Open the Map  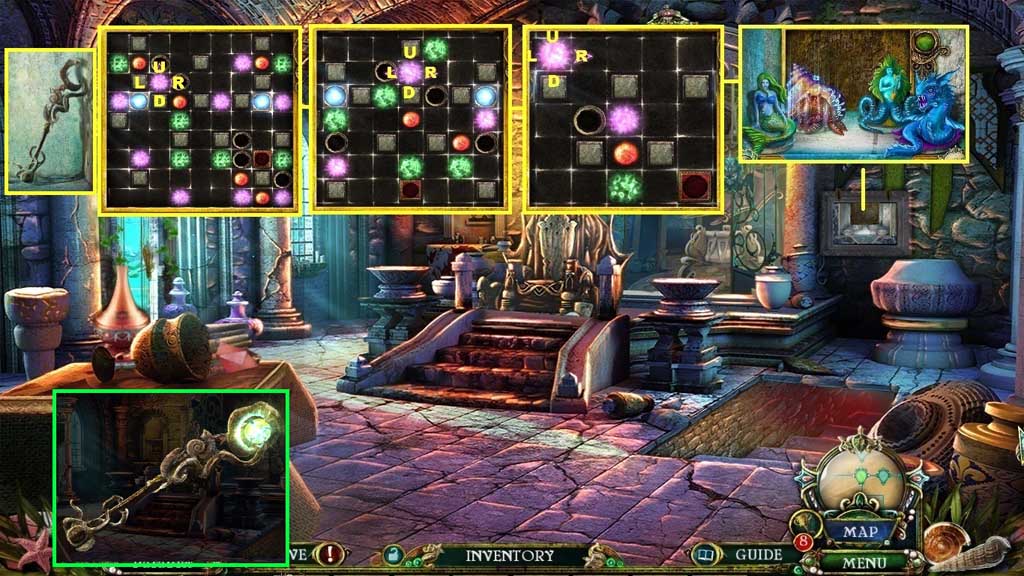859,531
